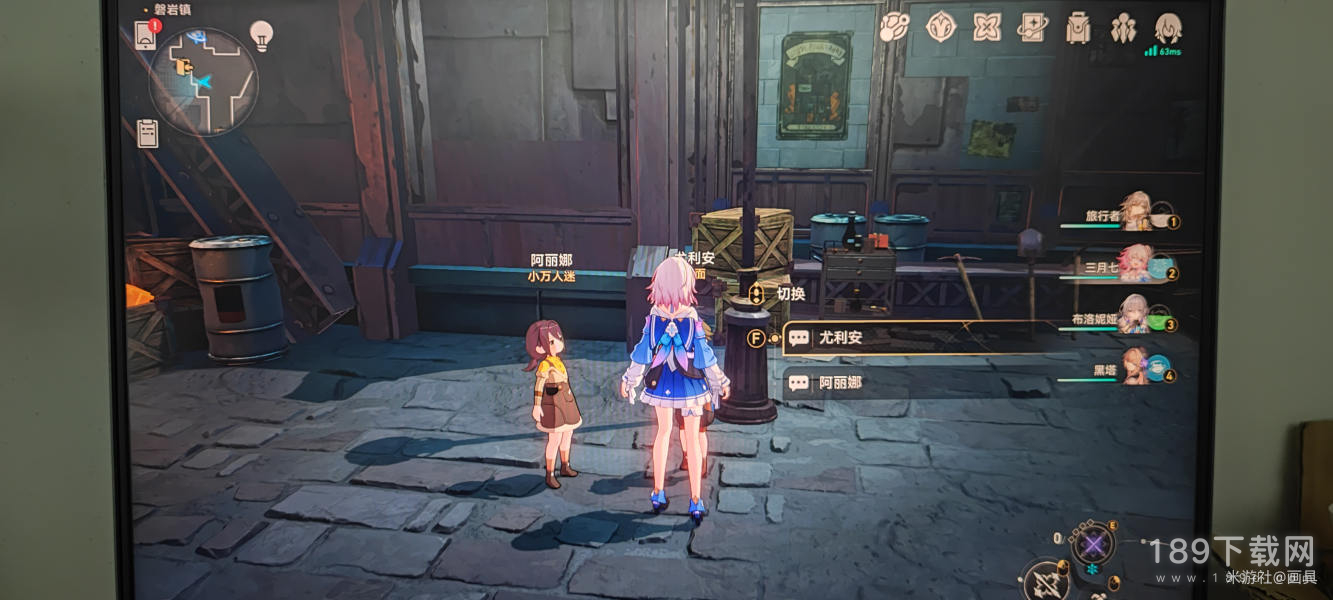Select 布洛妮娅 from the party list
This screenshot has height=600, width=1333.
(1134, 317)
